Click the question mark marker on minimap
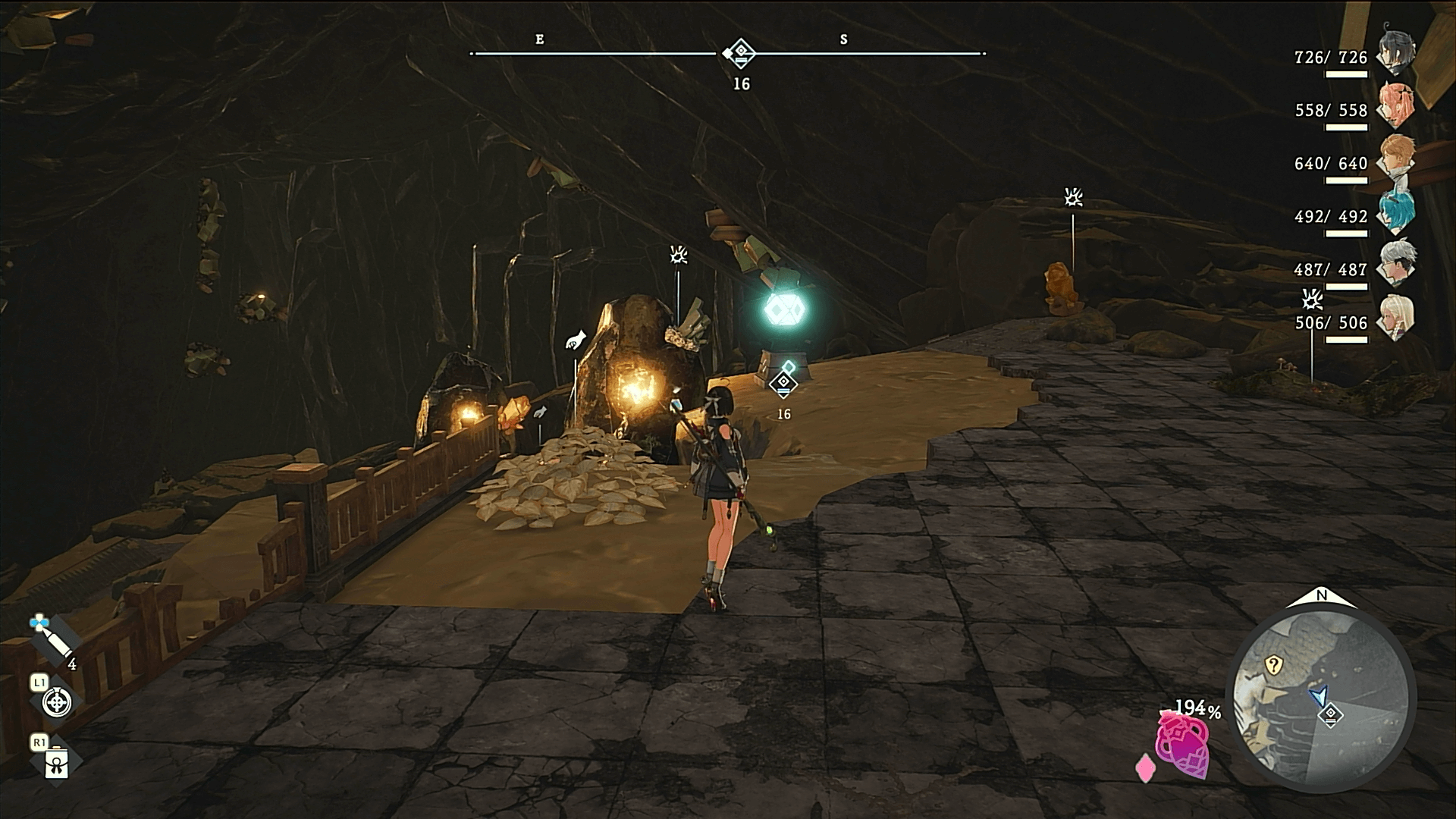The width and height of the screenshot is (1456, 819). tap(1273, 666)
